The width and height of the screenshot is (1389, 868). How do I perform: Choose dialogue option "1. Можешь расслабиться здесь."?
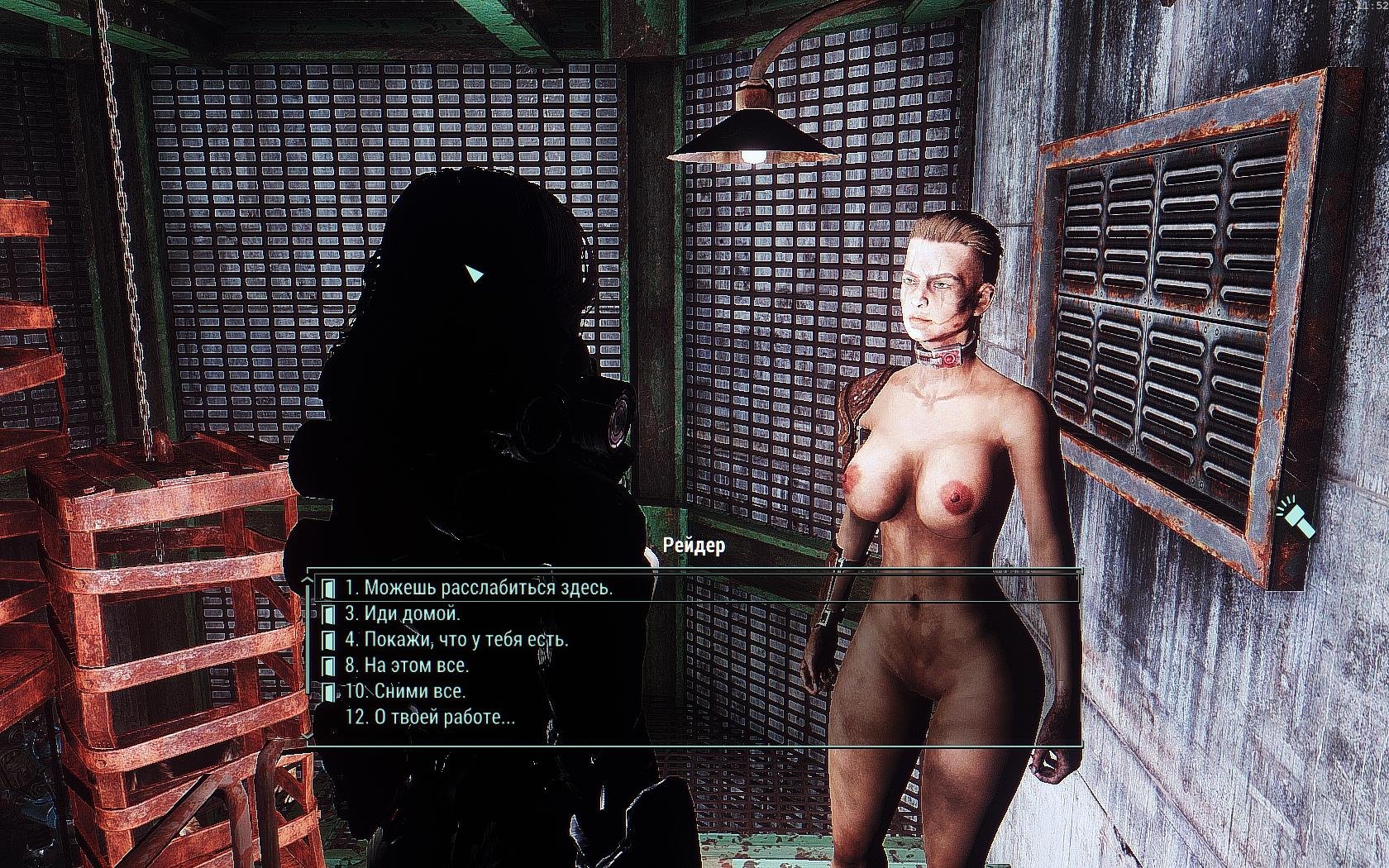(479, 588)
